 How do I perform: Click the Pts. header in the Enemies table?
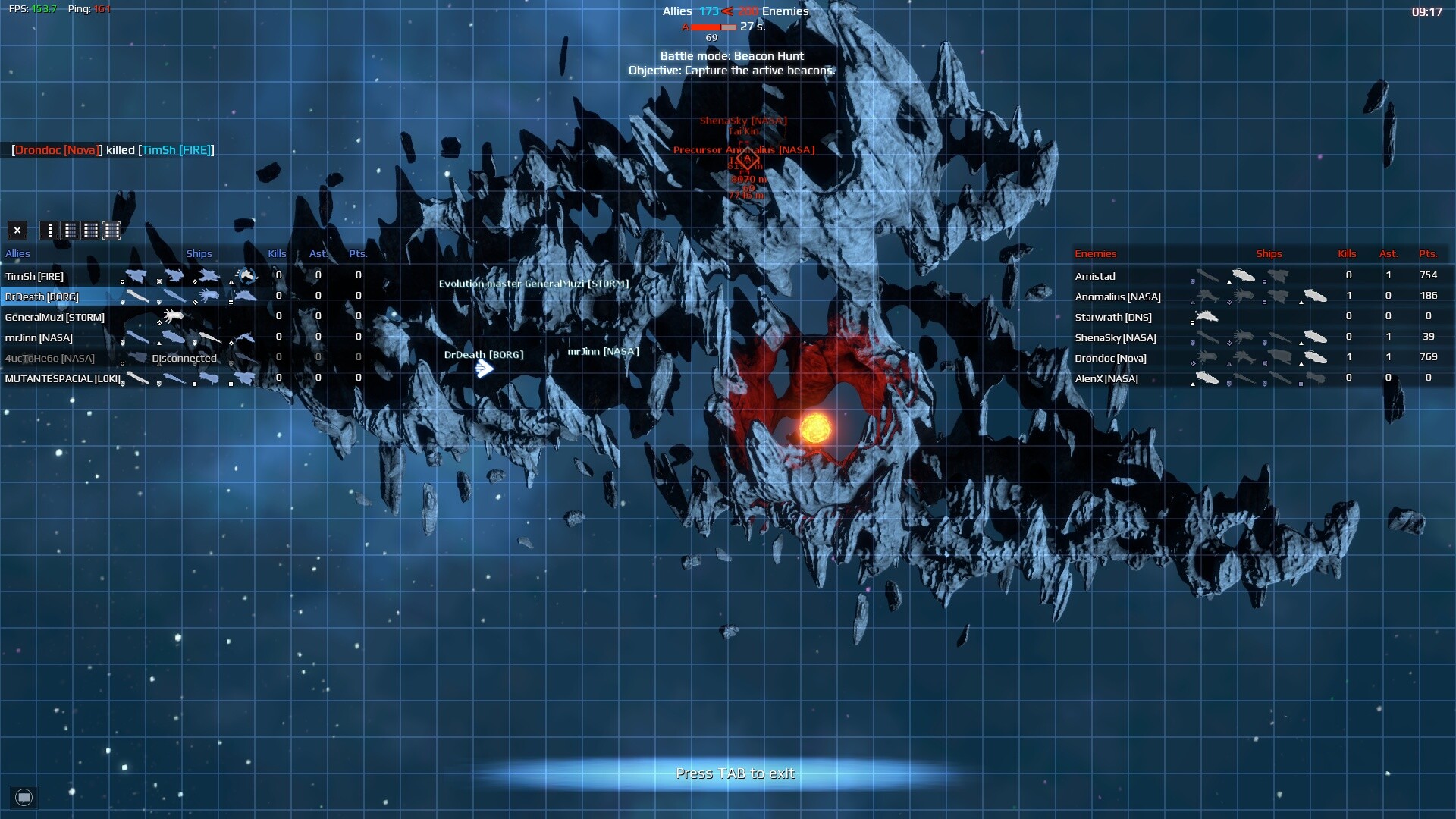coord(1429,253)
